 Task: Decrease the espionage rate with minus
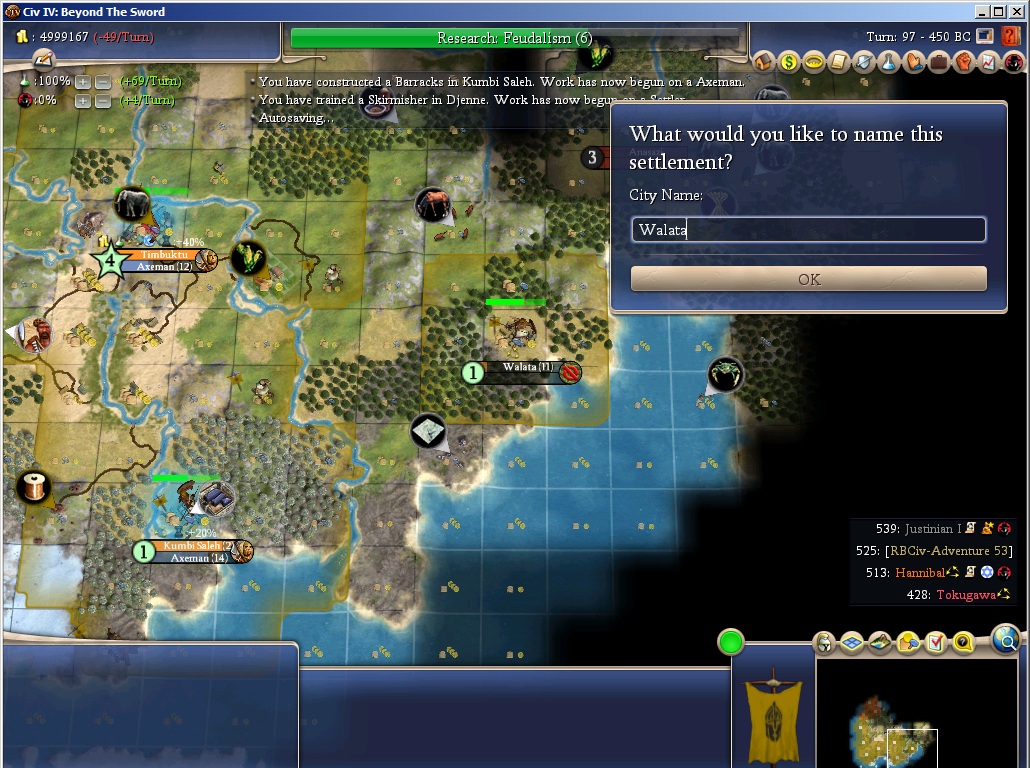click(102, 101)
